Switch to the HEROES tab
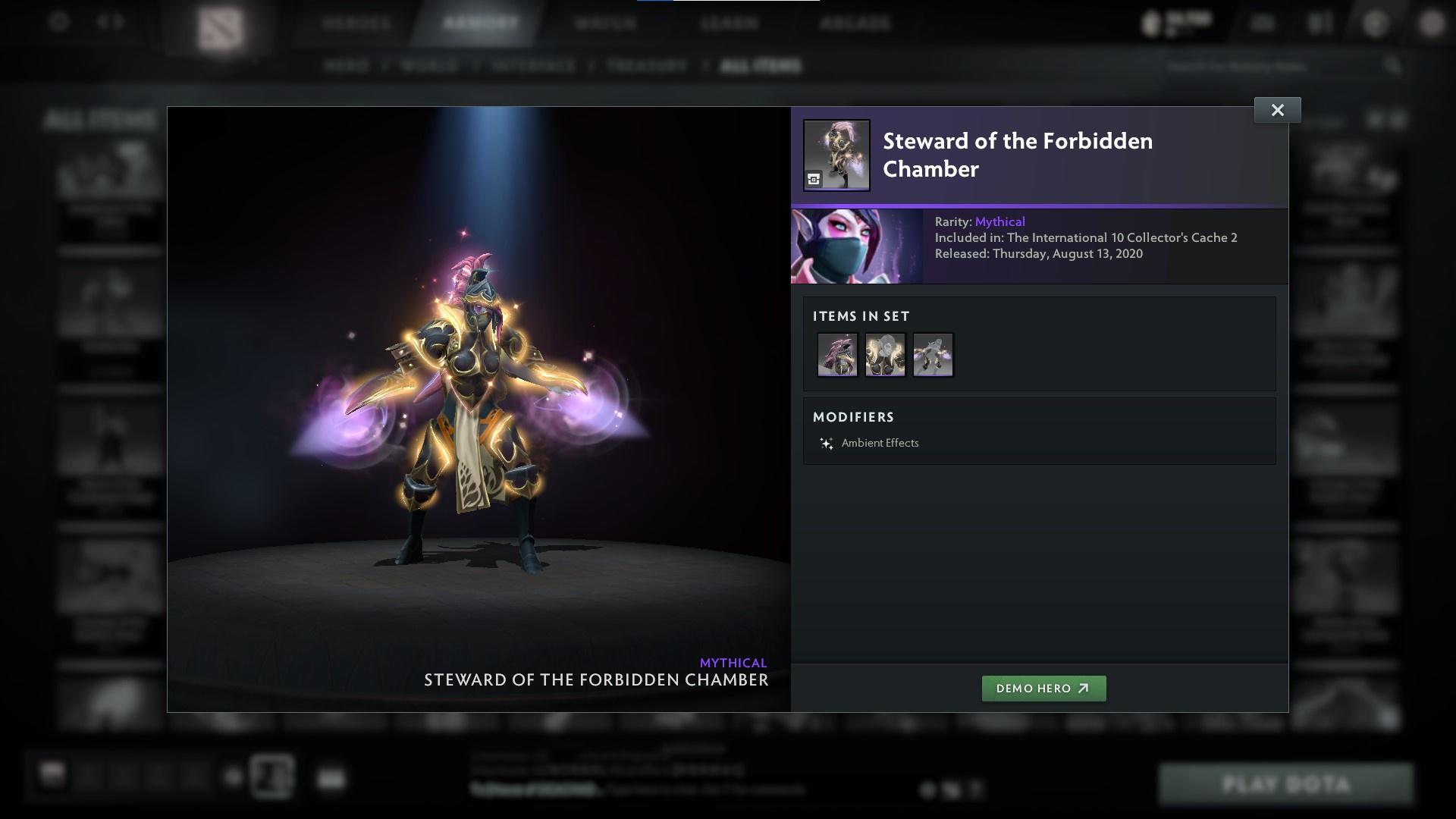 click(x=353, y=23)
